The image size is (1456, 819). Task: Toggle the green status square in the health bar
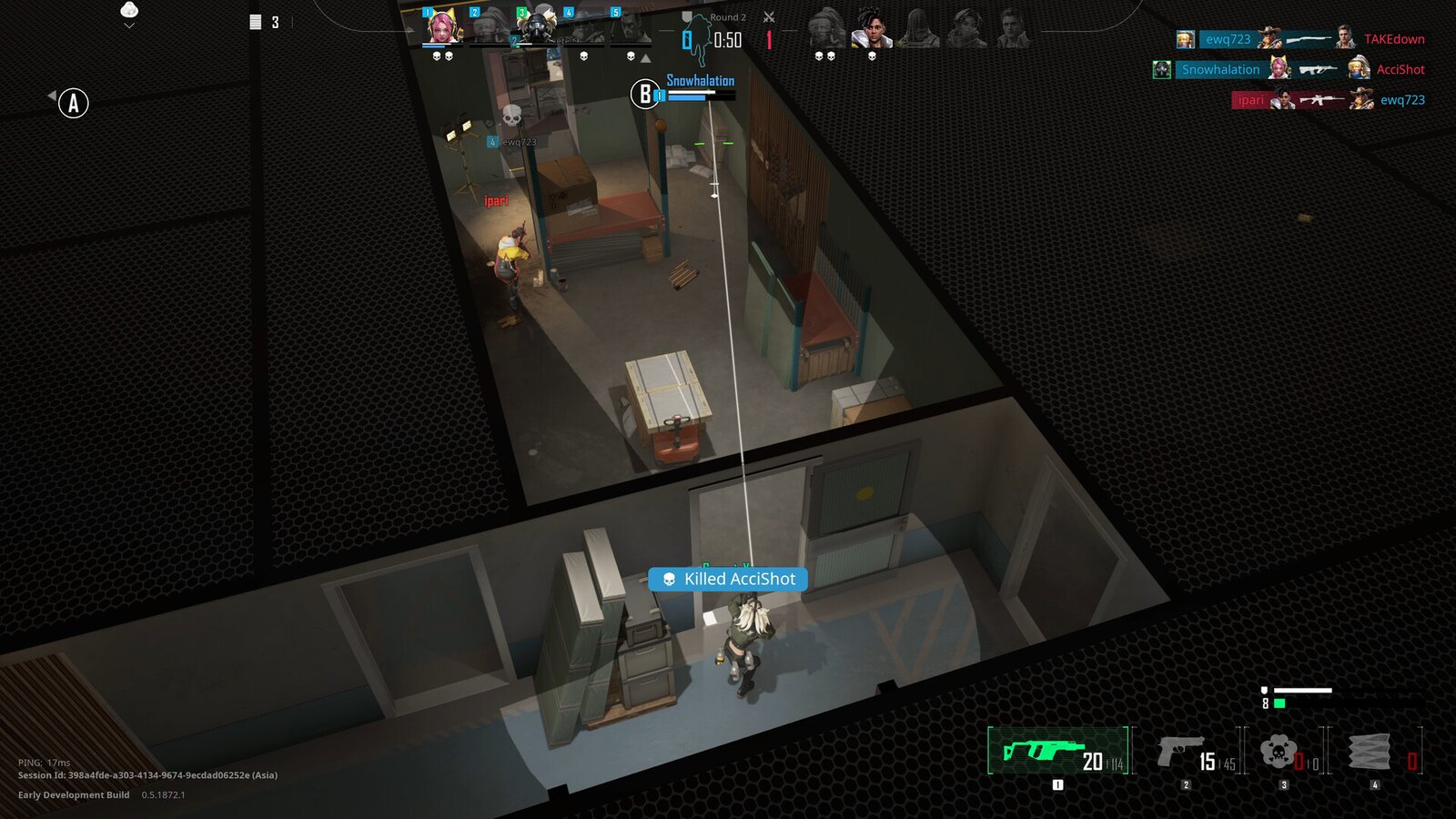coord(1279,703)
